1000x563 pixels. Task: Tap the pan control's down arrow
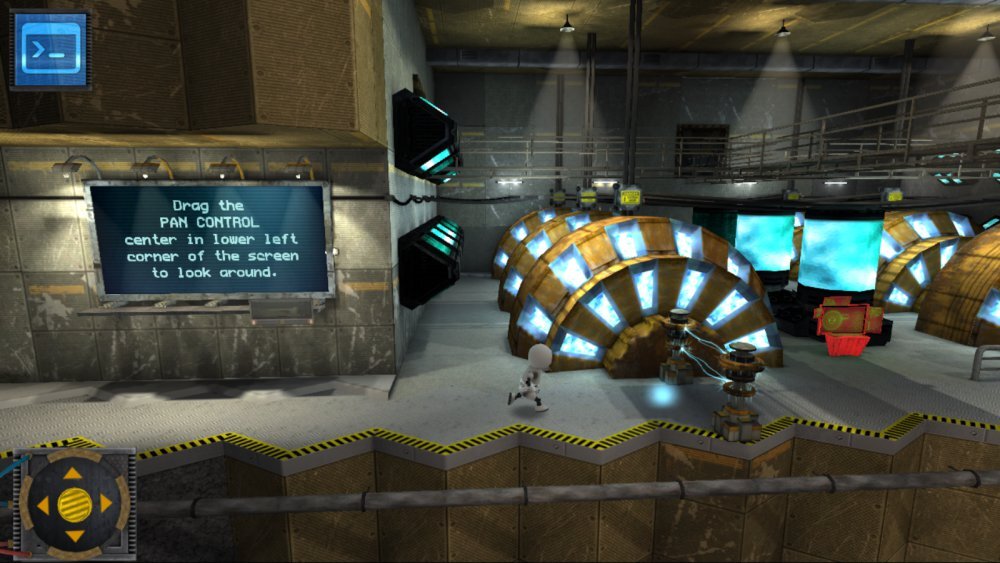(x=74, y=536)
